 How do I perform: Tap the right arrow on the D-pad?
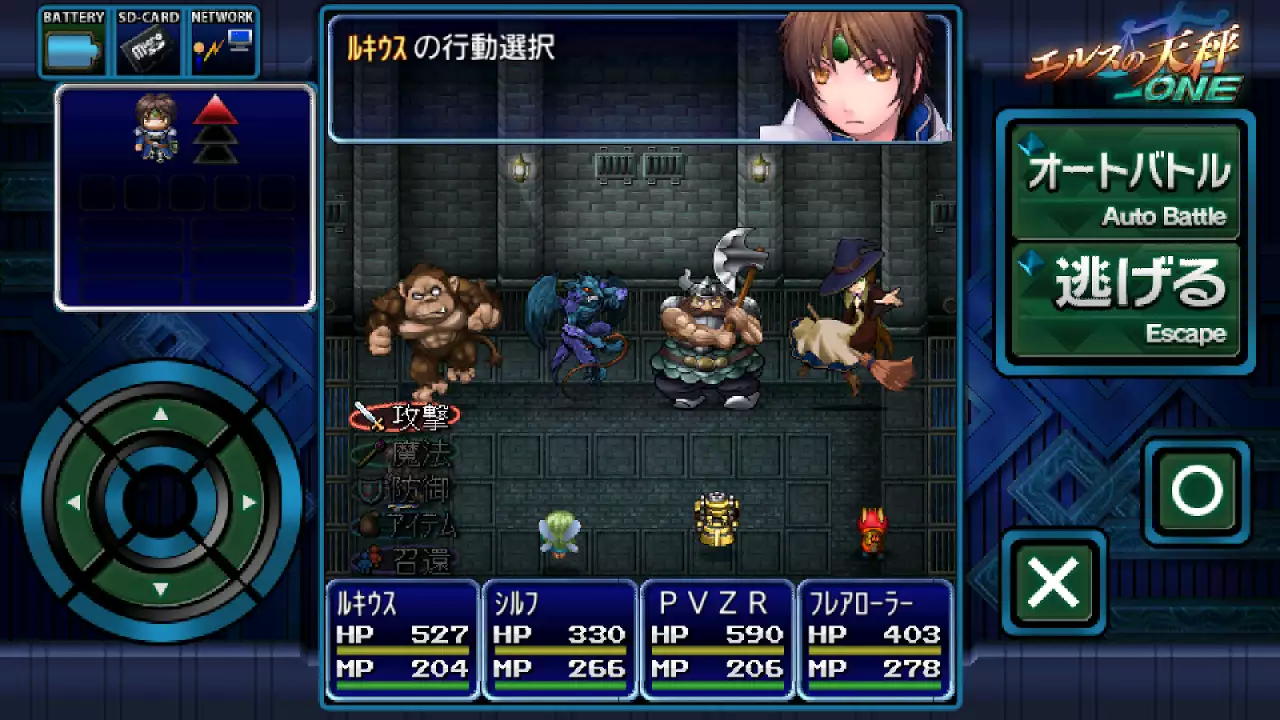pyautogui.click(x=248, y=502)
